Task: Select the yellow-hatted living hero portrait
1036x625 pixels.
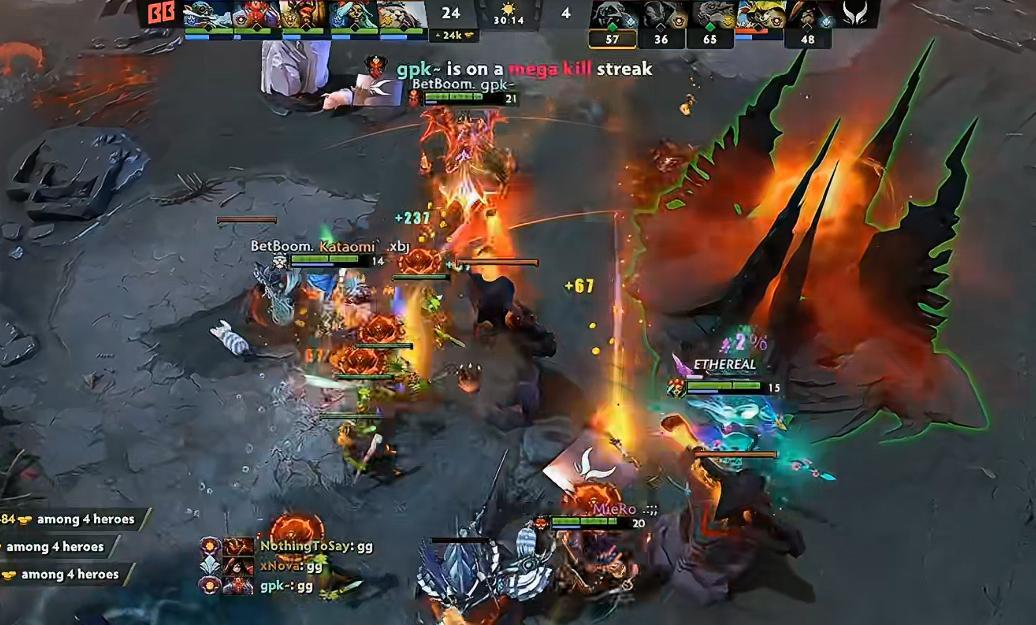Action: tap(760, 14)
